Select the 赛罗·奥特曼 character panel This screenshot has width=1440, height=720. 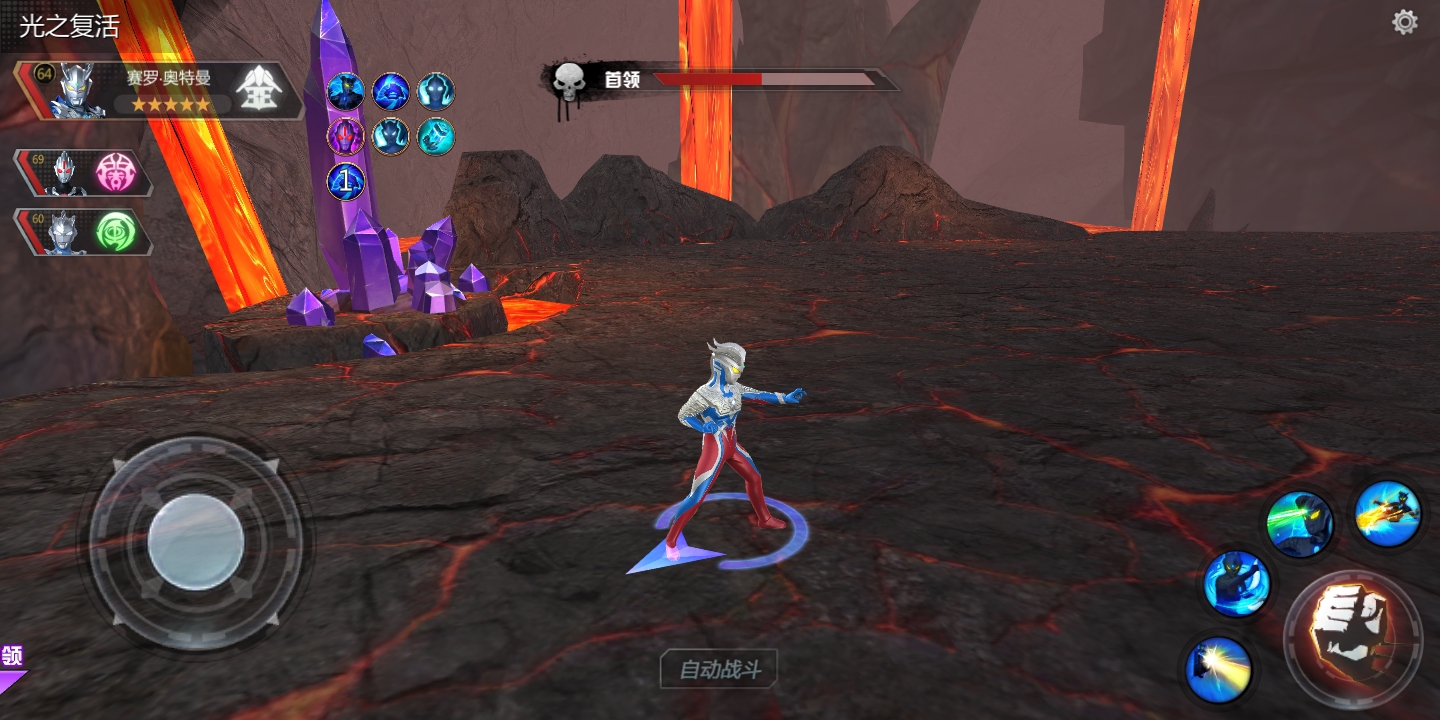pos(160,91)
